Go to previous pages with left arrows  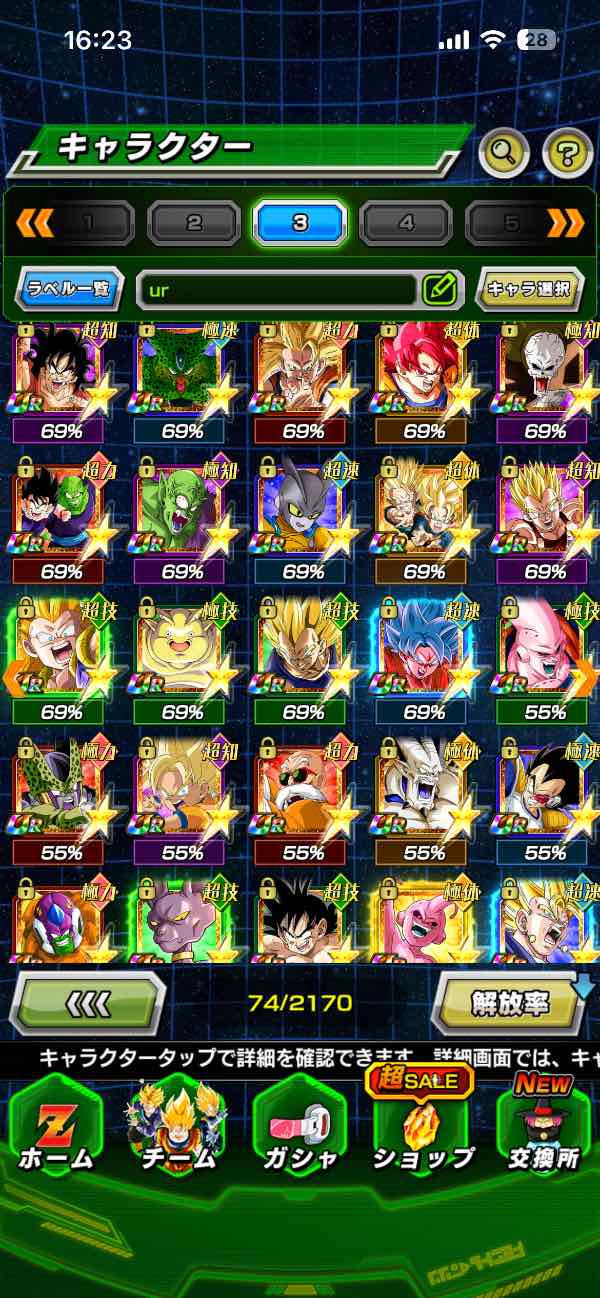pos(35,223)
